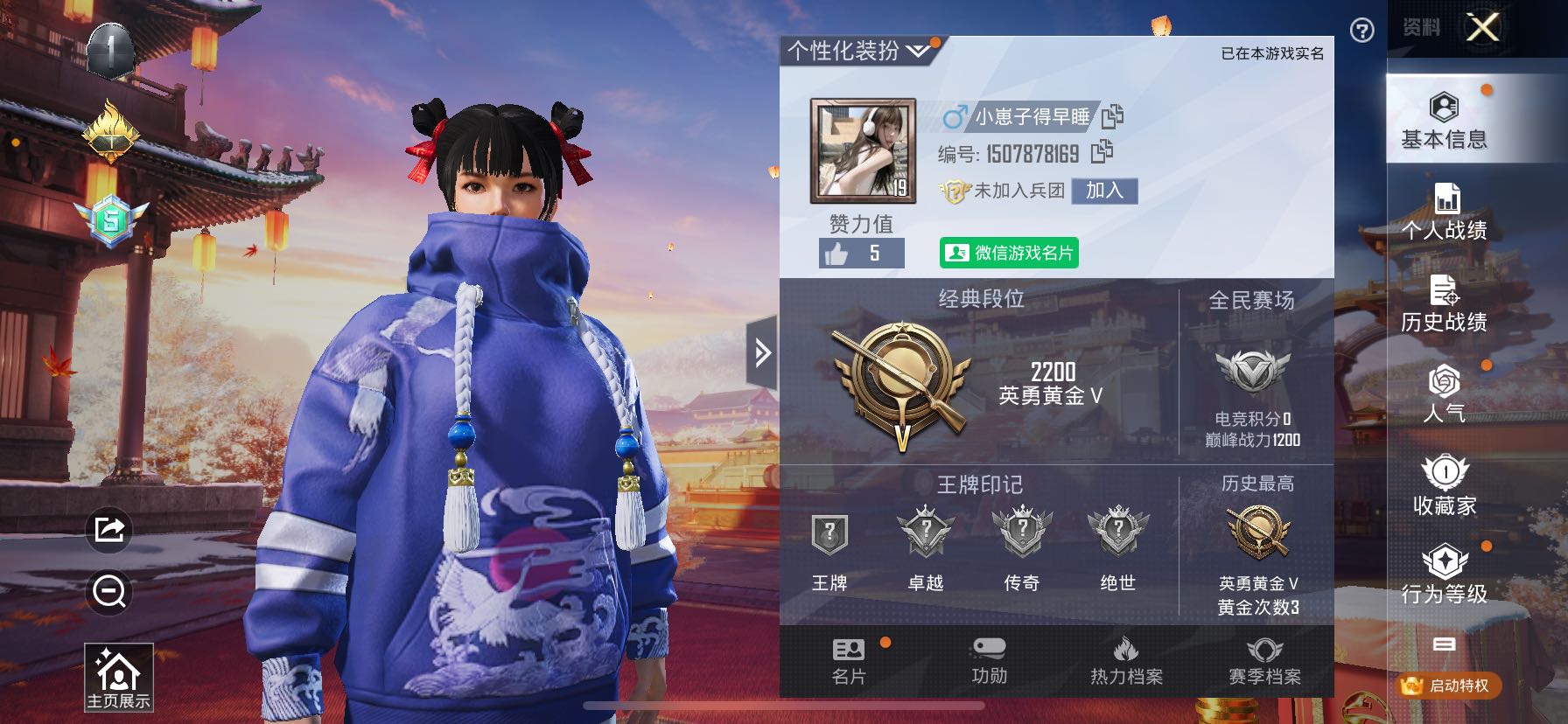
Task: View the 热力档案 section
Action: pos(1126,662)
